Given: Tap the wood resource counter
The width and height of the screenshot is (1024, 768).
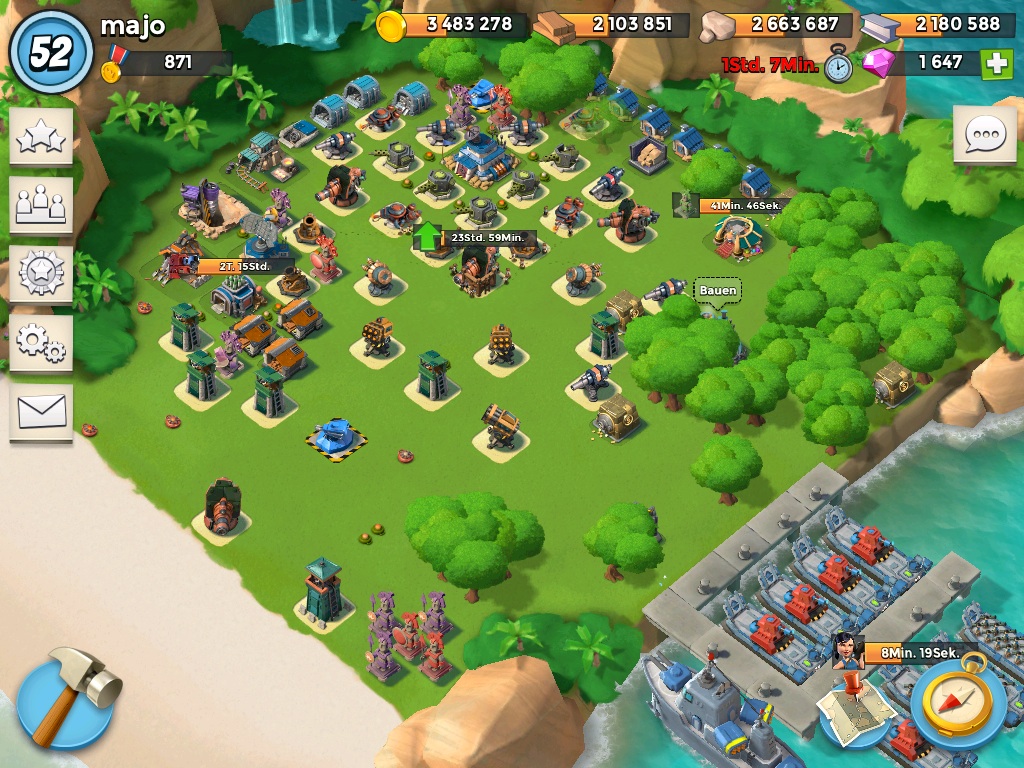Looking at the screenshot, I should coord(616,24).
